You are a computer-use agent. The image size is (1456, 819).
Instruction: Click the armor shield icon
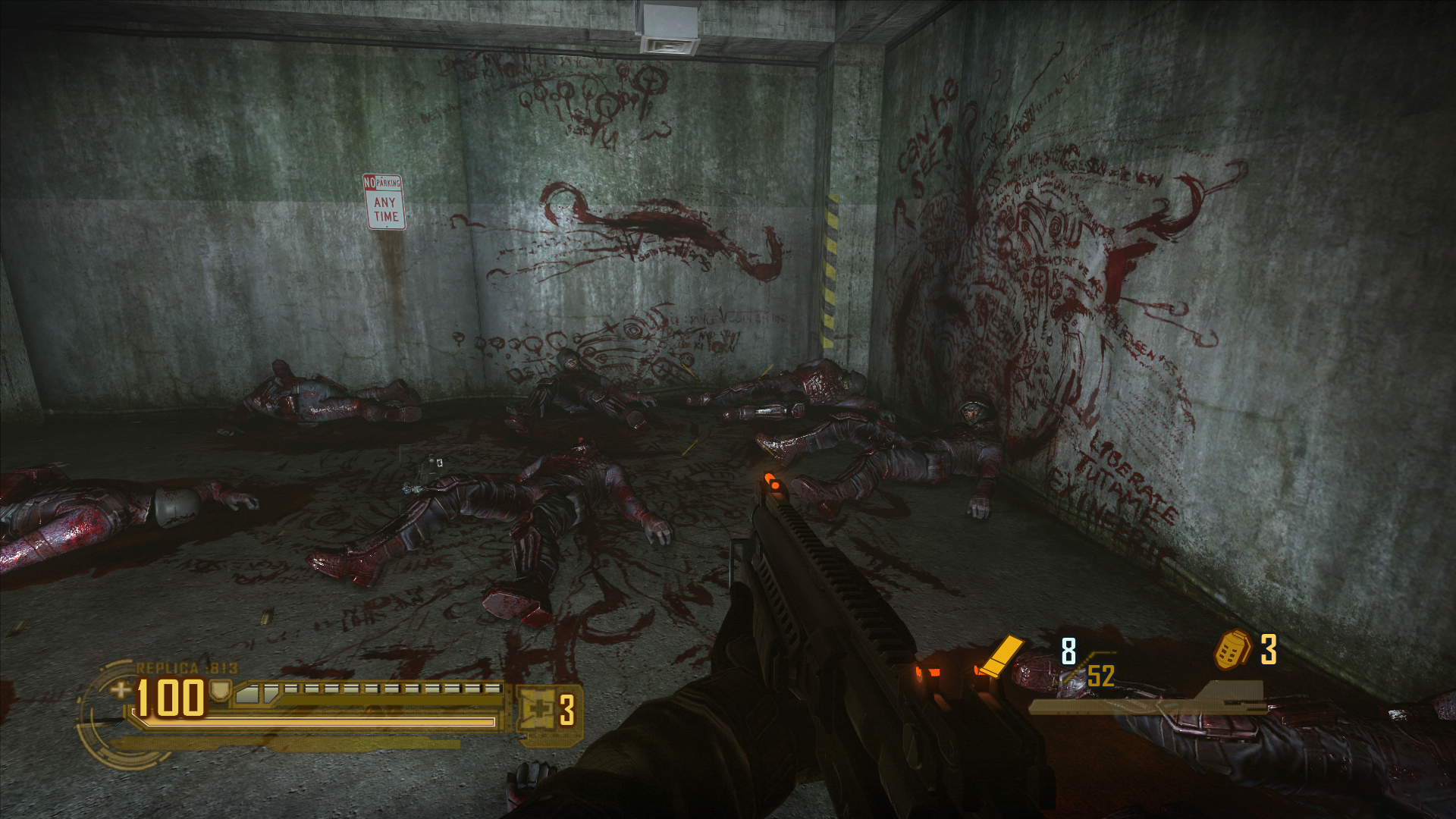[221, 691]
